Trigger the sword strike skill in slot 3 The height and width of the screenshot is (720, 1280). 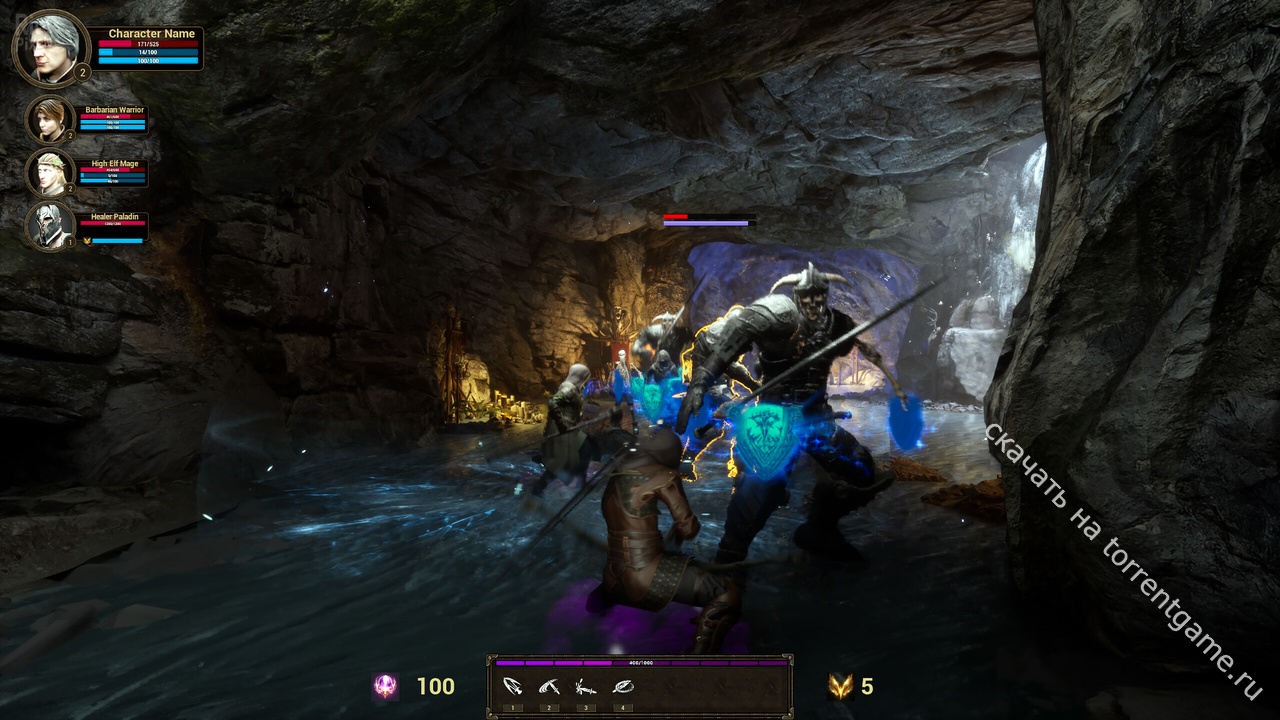coord(585,687)
